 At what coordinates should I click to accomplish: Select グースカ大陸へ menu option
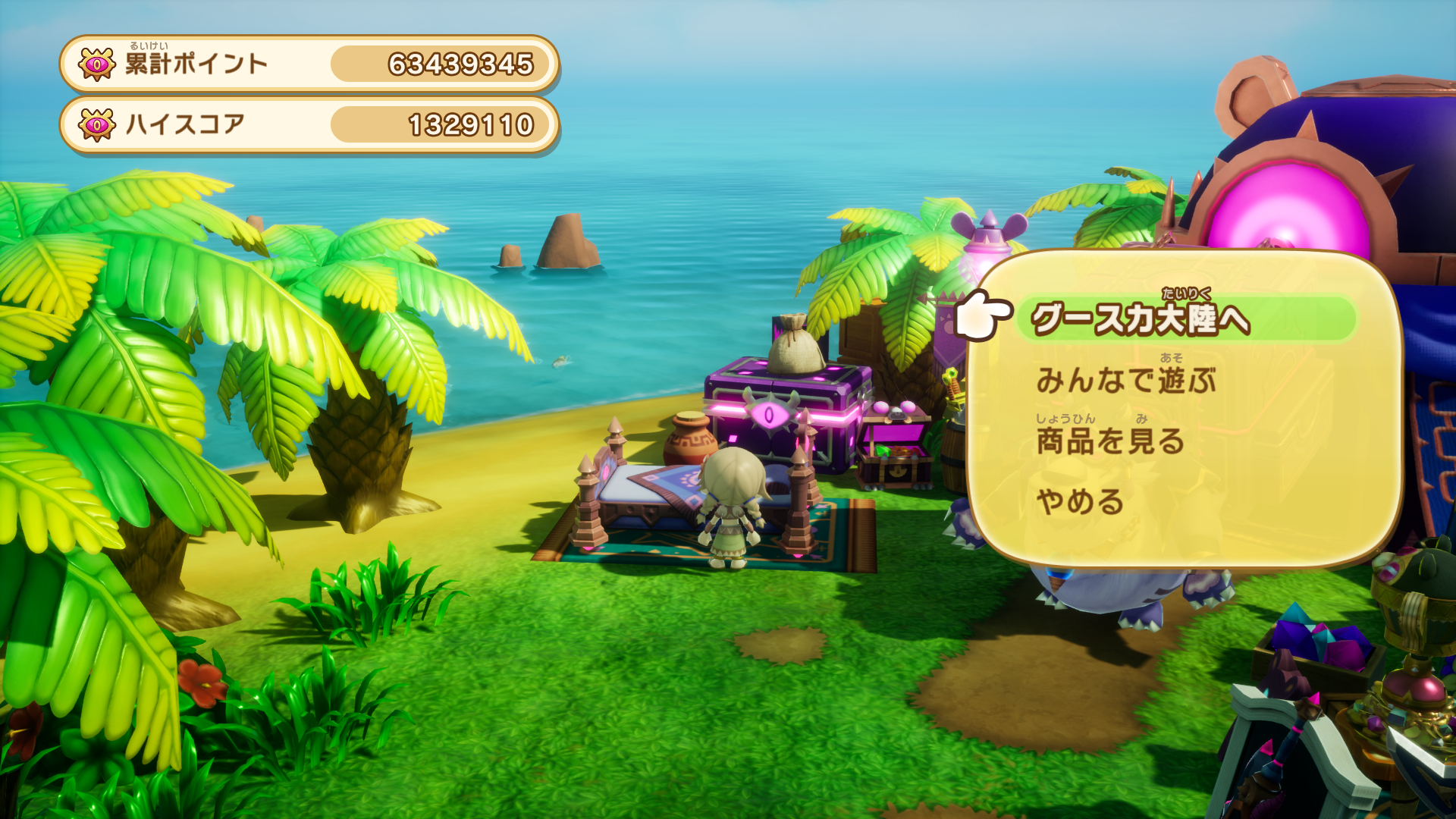click(x=1141, y=319)
